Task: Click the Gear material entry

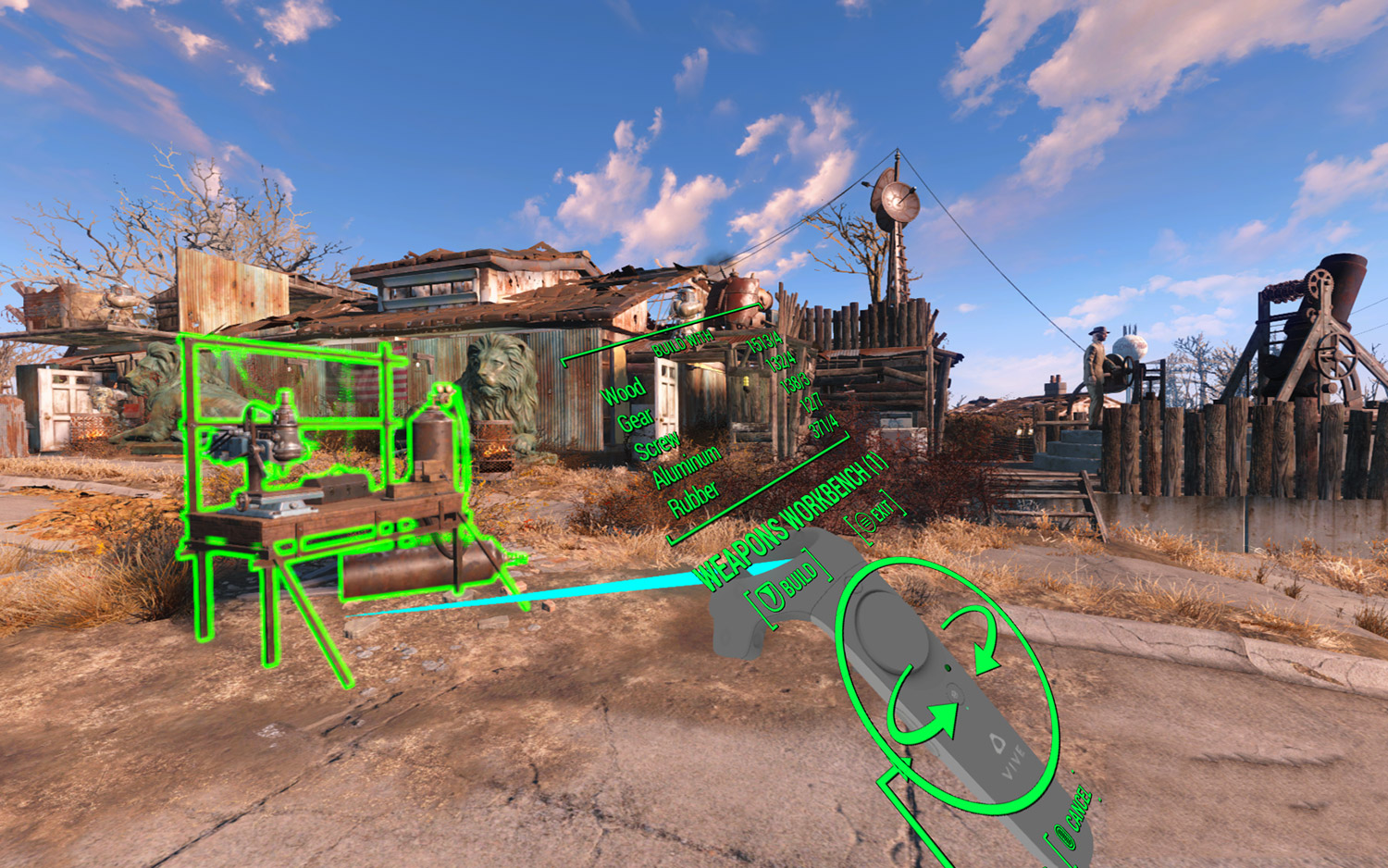Action: pos(637,418)
